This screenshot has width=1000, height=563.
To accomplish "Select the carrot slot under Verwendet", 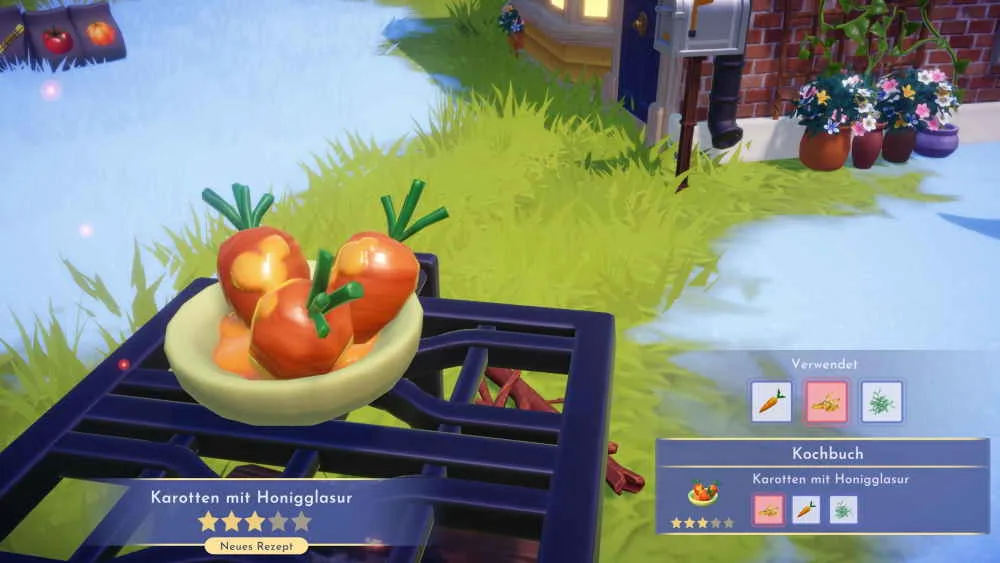I will 771,401.
